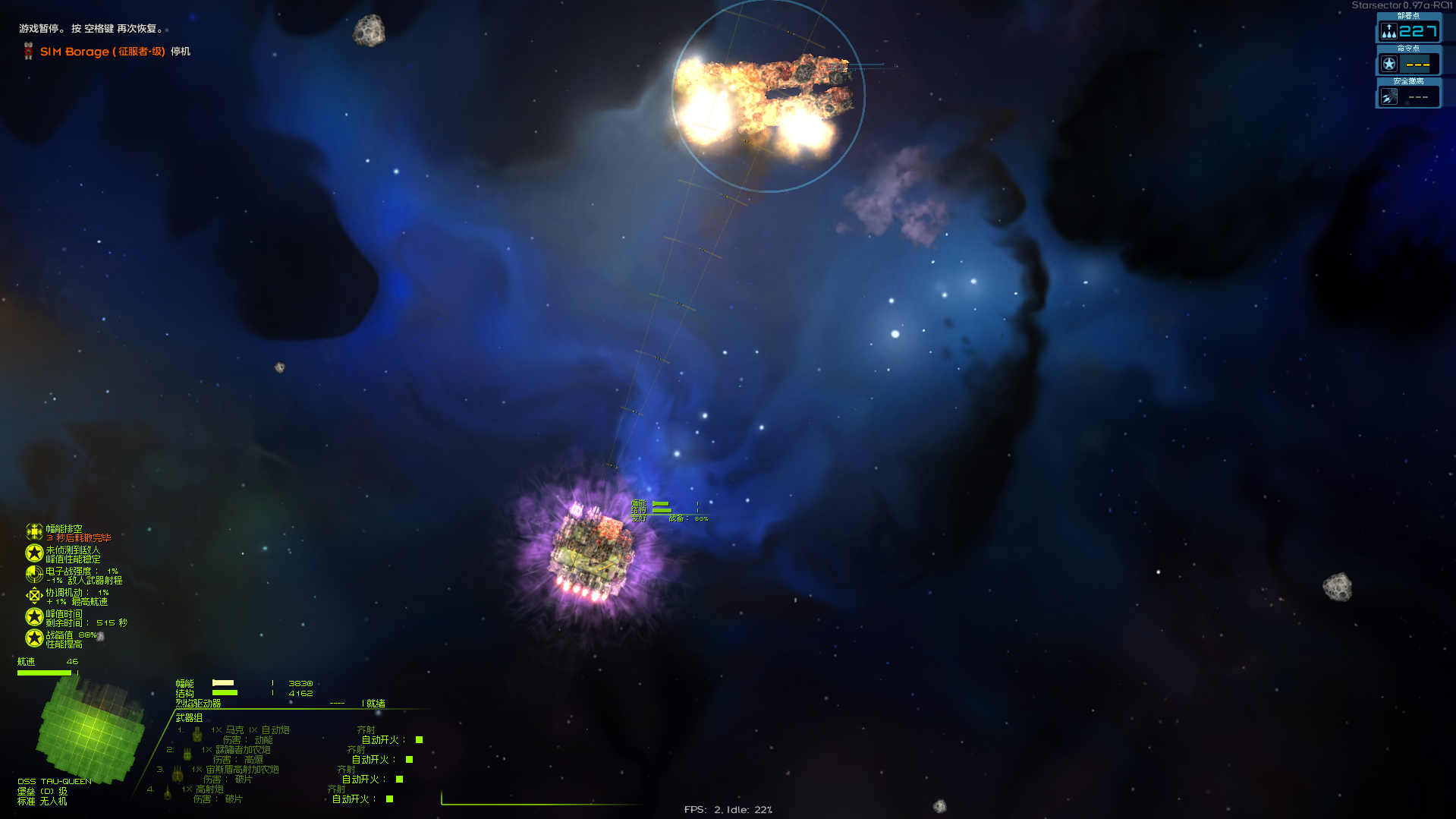Toggle 自动开火 for the 马克 自动炮 group
The height and width of the screenshot is (819, 1456).
tap(419, 740)
